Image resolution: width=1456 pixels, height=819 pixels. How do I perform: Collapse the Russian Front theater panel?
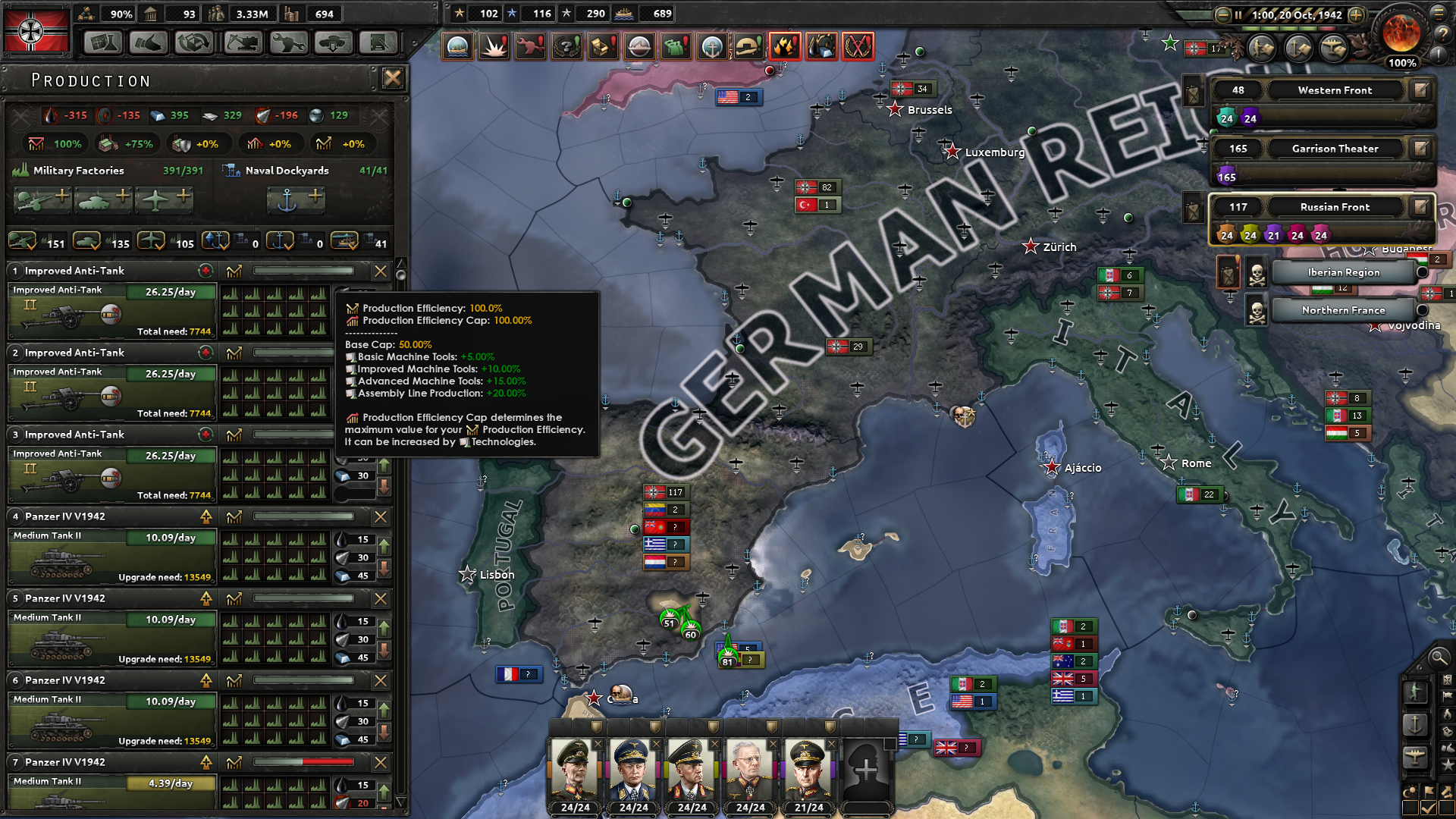click(1335, 206)
